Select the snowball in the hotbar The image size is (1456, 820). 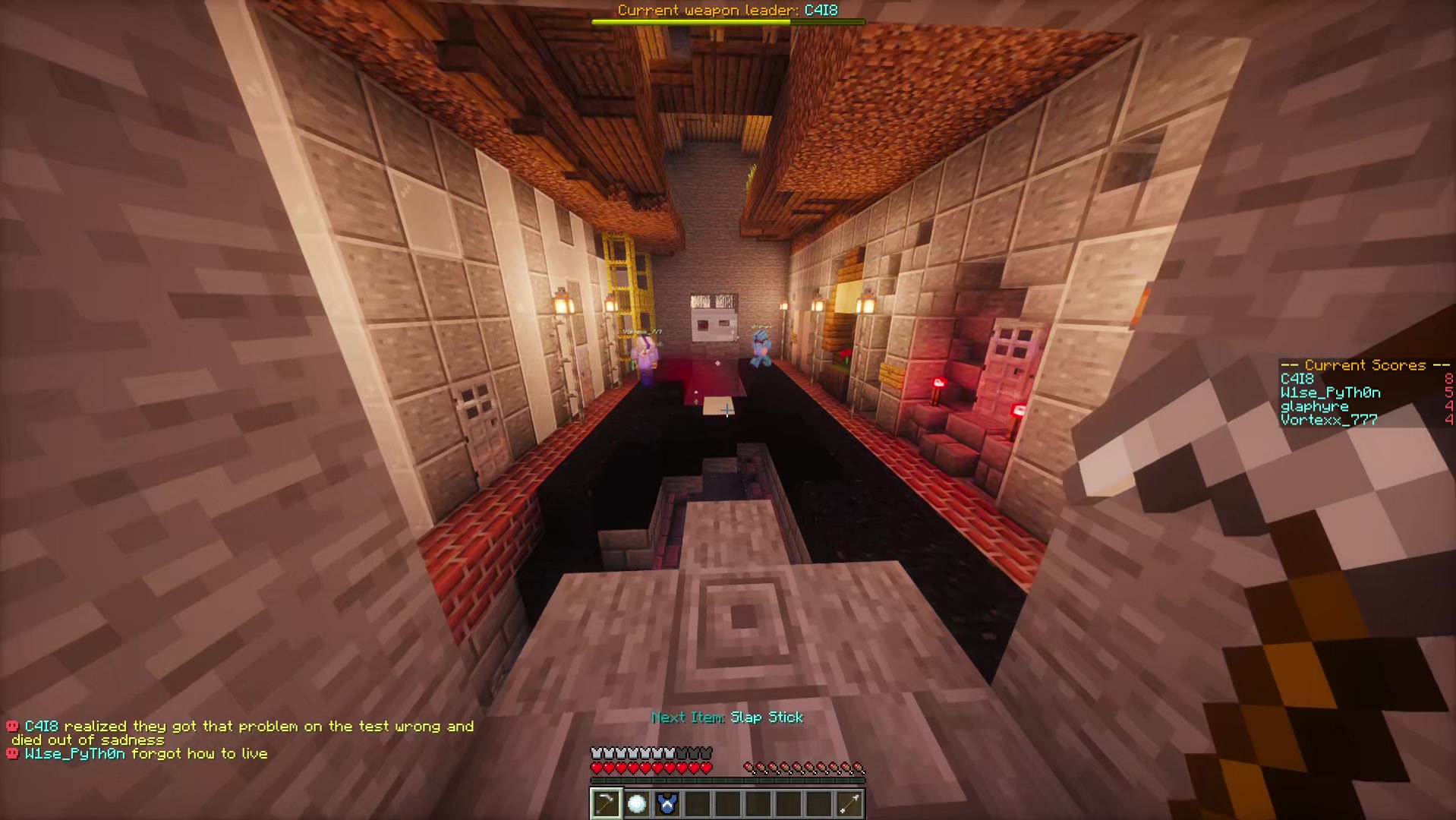(x=636, y=803)
